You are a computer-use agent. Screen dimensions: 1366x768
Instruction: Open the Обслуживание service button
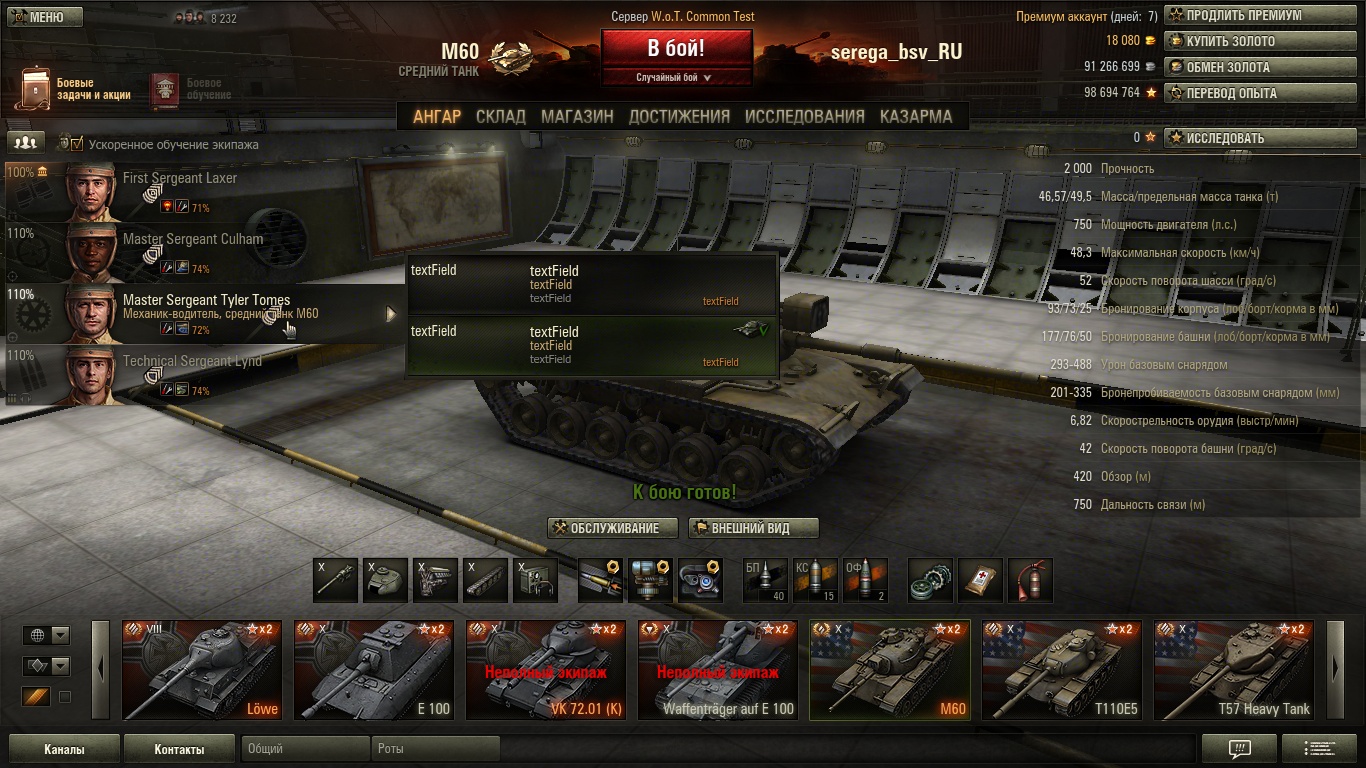pos(613,528)
